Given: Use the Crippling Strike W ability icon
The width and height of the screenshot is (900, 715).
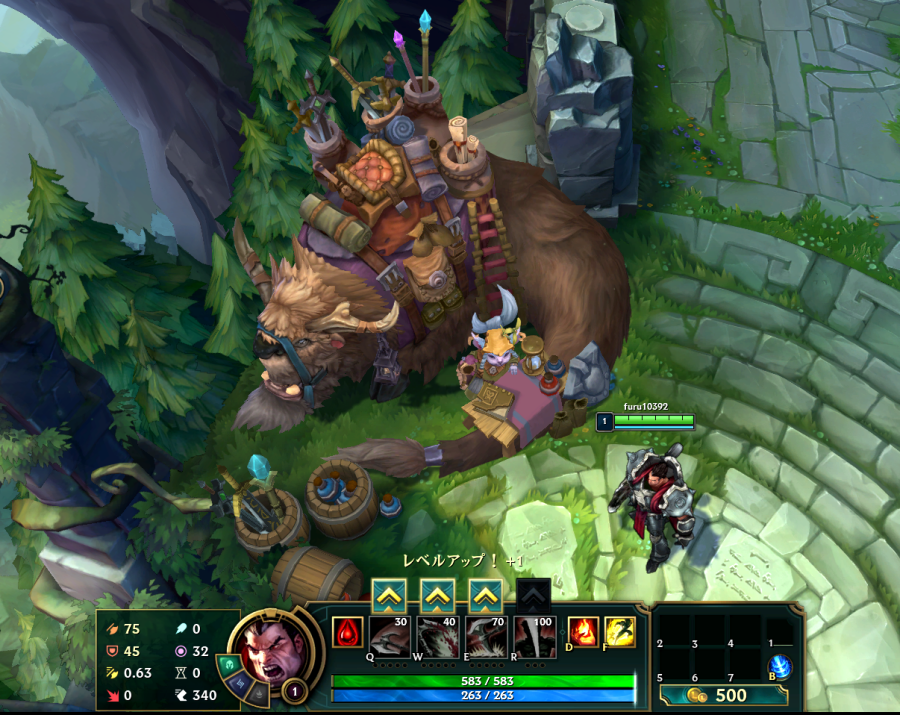Looking at the screenshot, I should [x=437, y=636].
